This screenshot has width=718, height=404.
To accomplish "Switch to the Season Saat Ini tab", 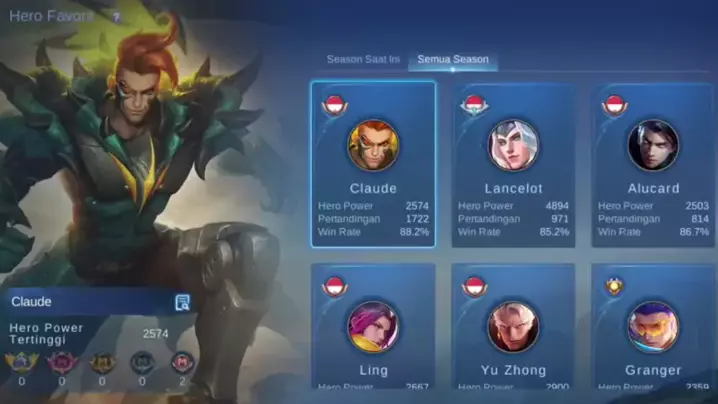I will click(x=363, y=60).
